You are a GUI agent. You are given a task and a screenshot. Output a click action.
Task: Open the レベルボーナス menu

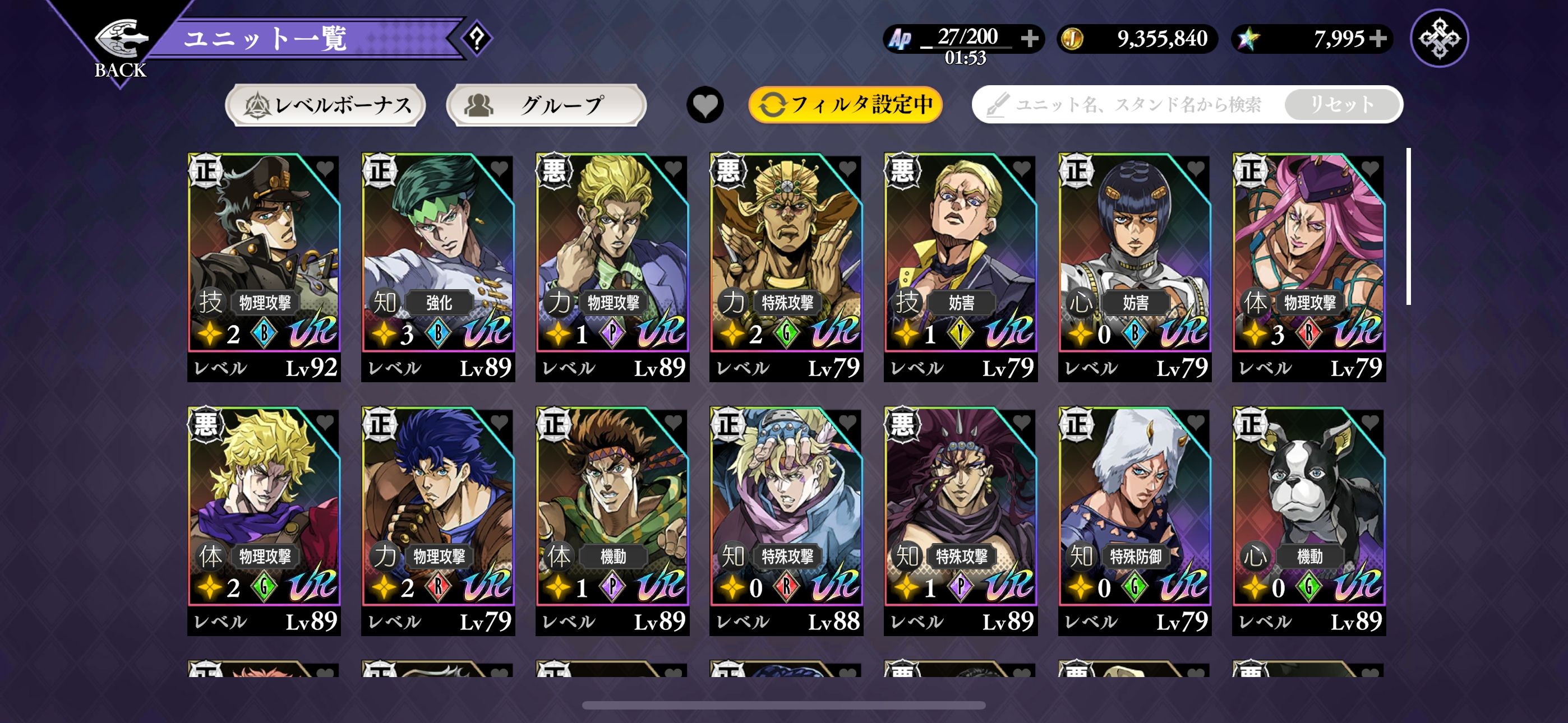(x=326, y=105)
